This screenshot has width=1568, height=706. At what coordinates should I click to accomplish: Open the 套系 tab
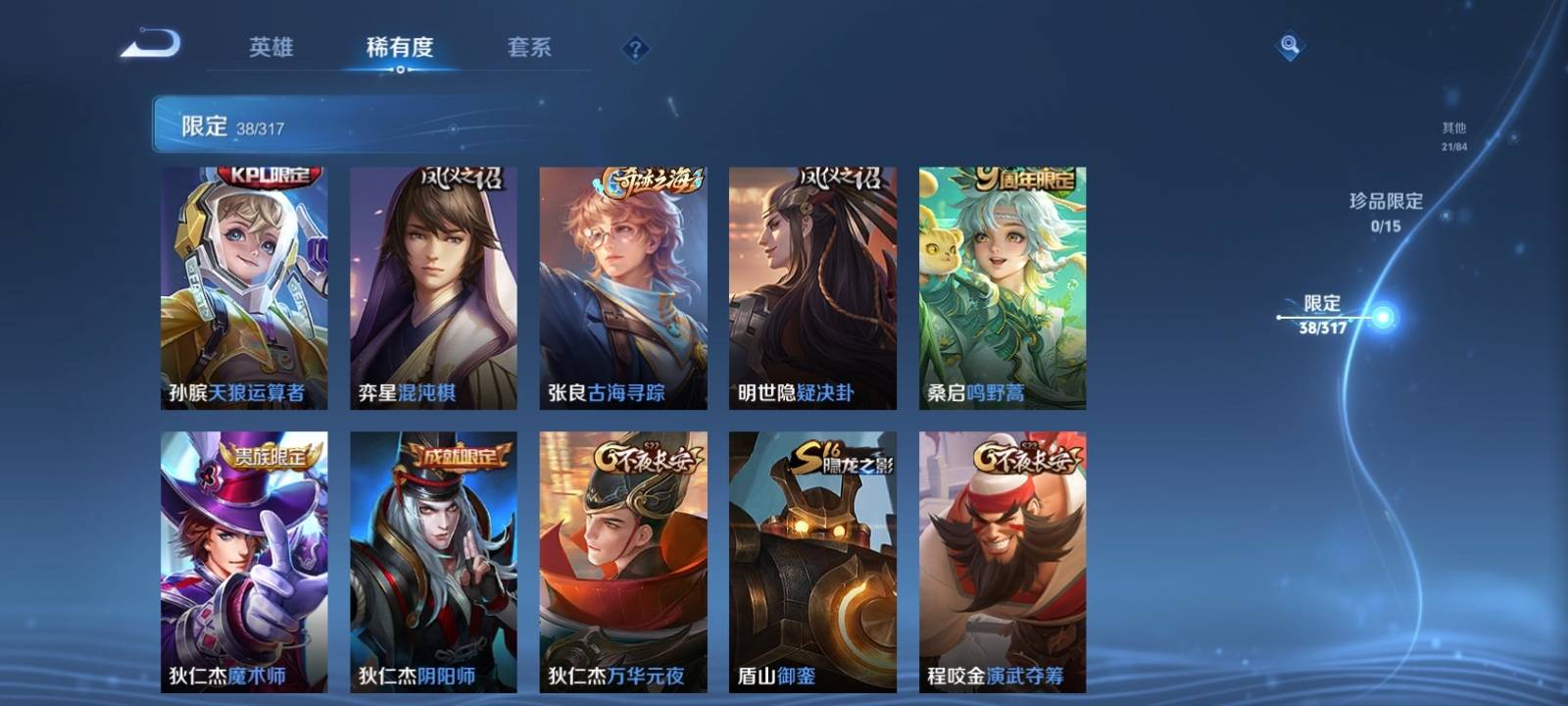(529, 47)
